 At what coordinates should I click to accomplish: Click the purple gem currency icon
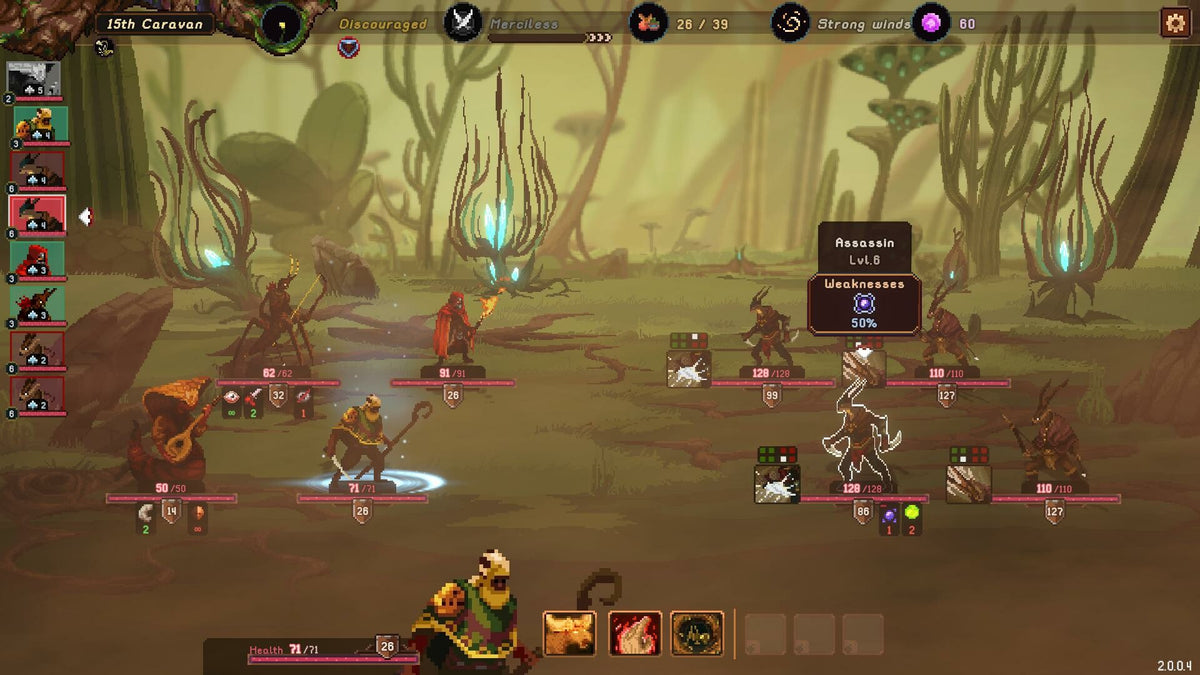click(931, 22)
